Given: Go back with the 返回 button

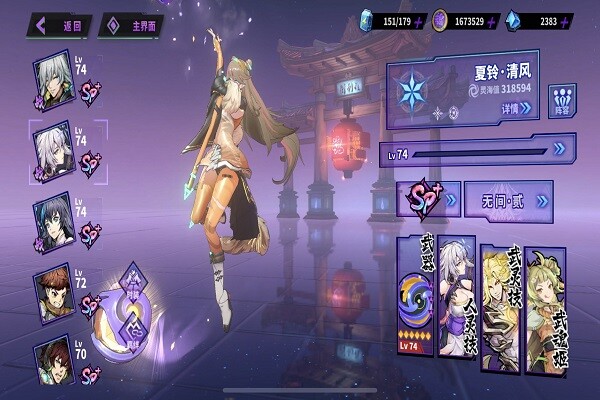Looking at the screenshot, I should [x=62, y=25].
